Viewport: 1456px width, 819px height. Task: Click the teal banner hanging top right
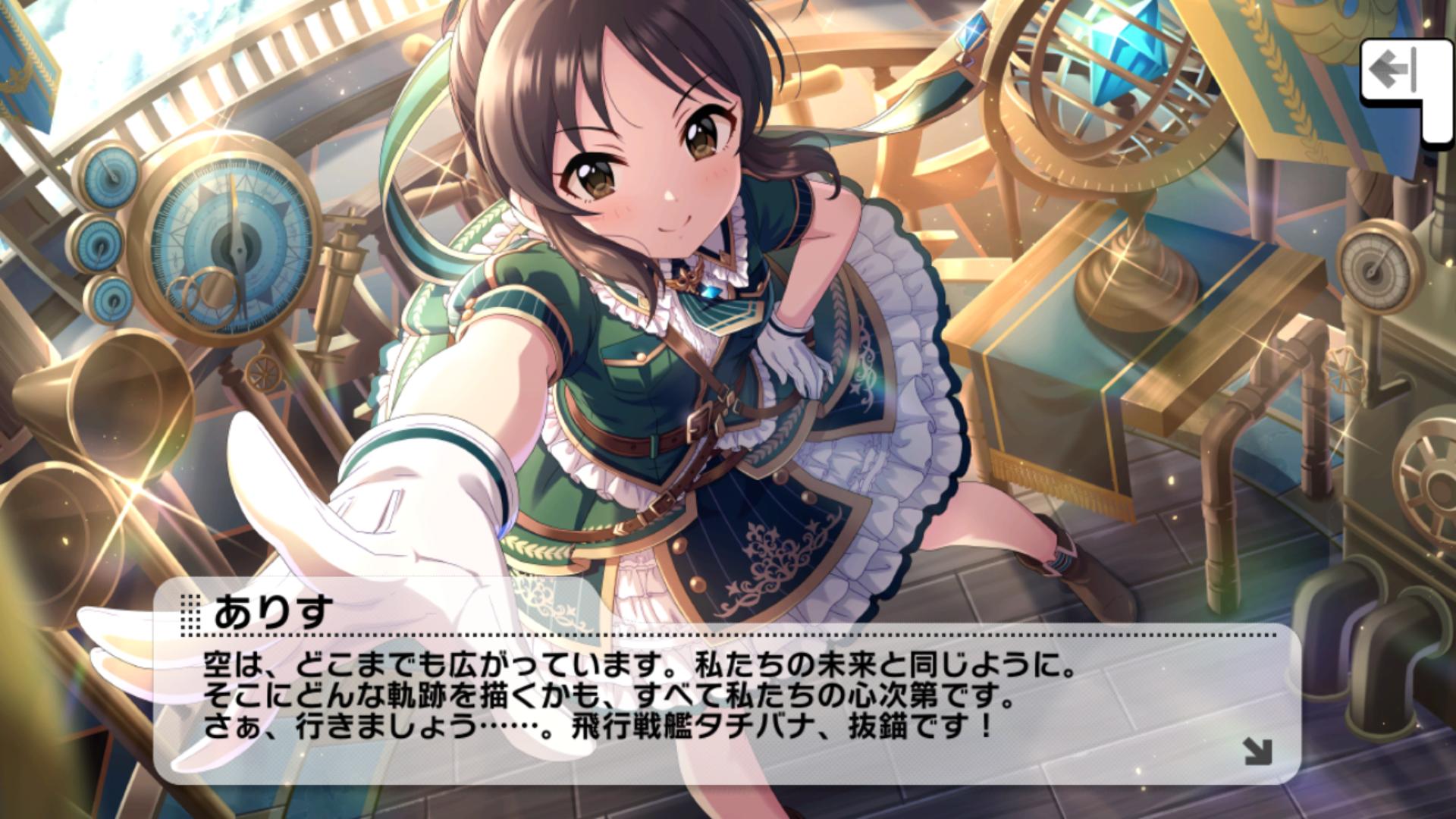point(1282,83)
